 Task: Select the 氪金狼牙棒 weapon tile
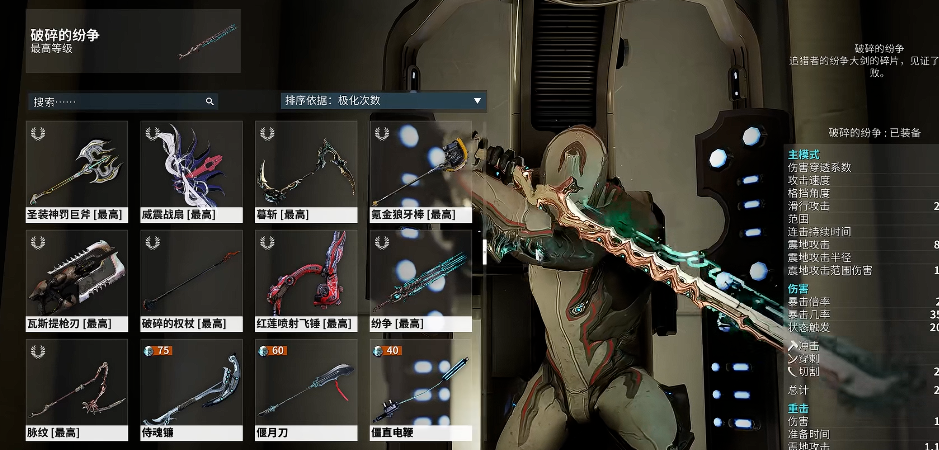[420, 171]
